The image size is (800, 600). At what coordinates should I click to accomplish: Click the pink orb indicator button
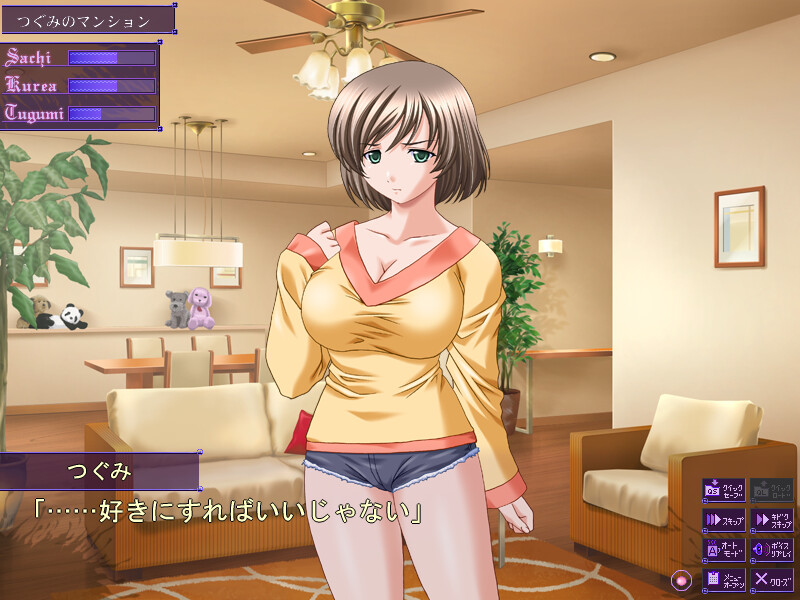(x=682, y=579)
